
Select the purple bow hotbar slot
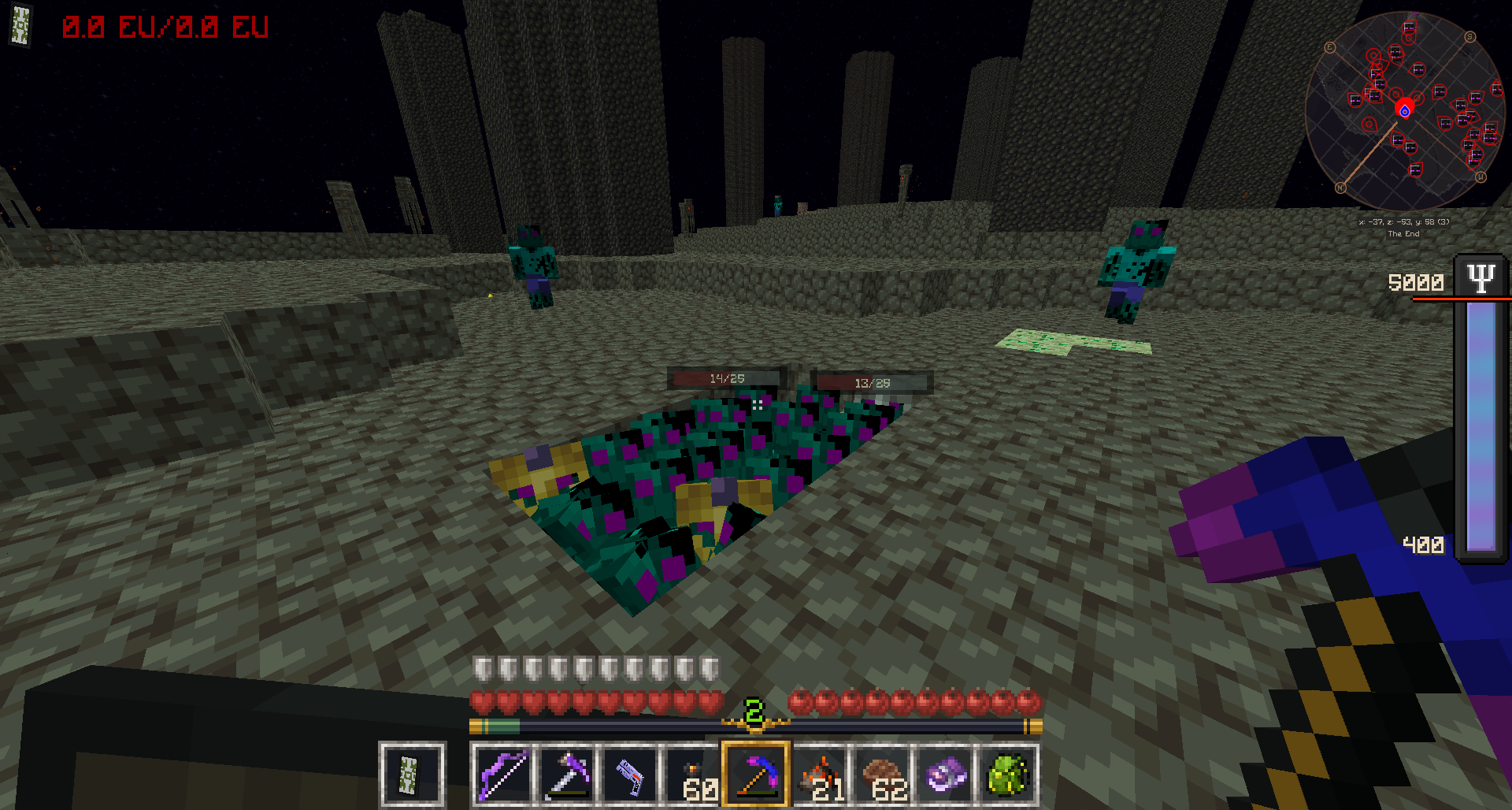tap(502, 775)
